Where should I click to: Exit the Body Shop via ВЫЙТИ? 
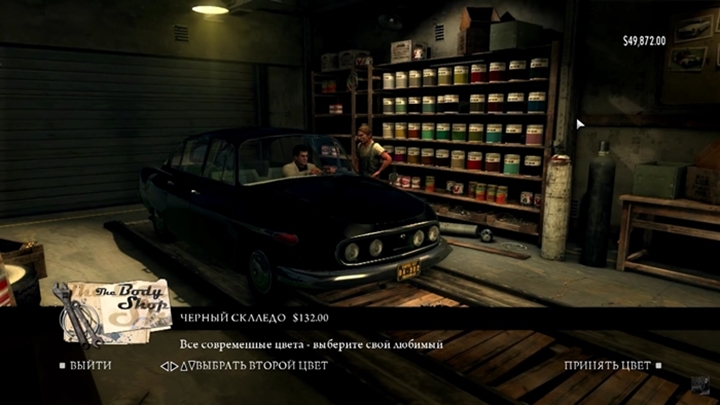89,366
